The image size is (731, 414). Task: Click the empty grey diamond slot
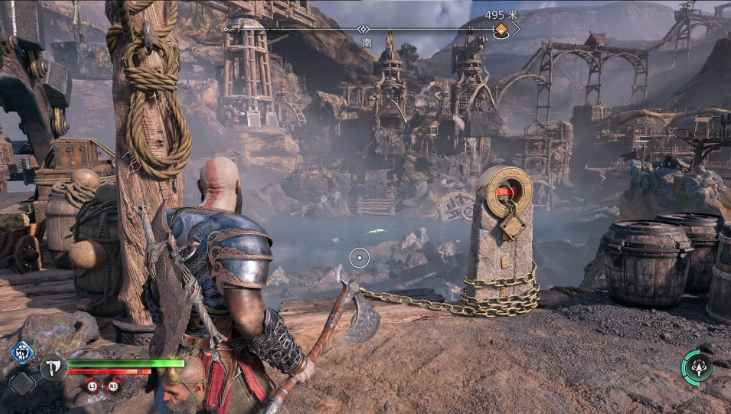[x=22, y=382]
